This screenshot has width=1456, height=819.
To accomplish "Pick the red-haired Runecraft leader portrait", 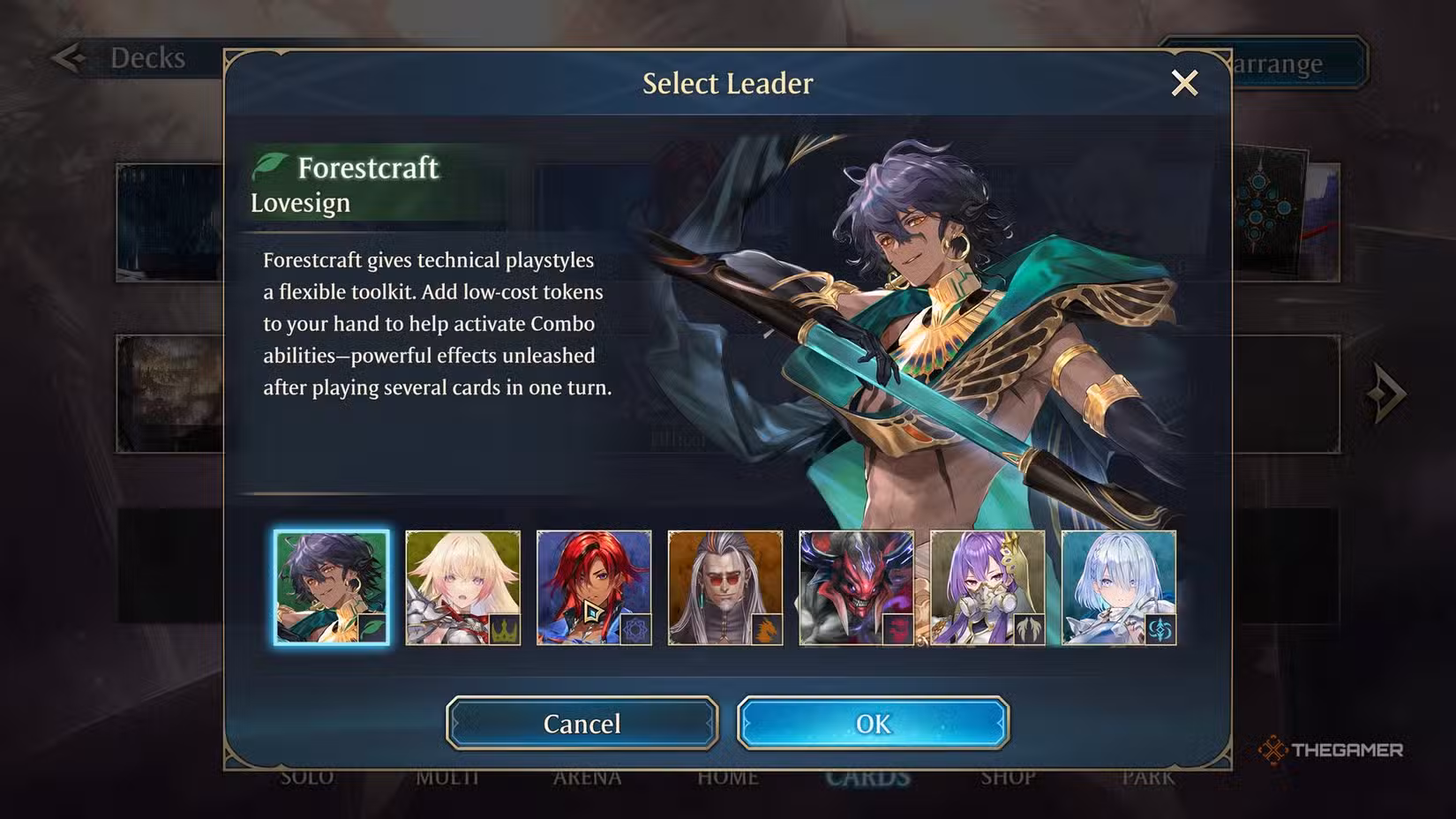I will (594, 588).
